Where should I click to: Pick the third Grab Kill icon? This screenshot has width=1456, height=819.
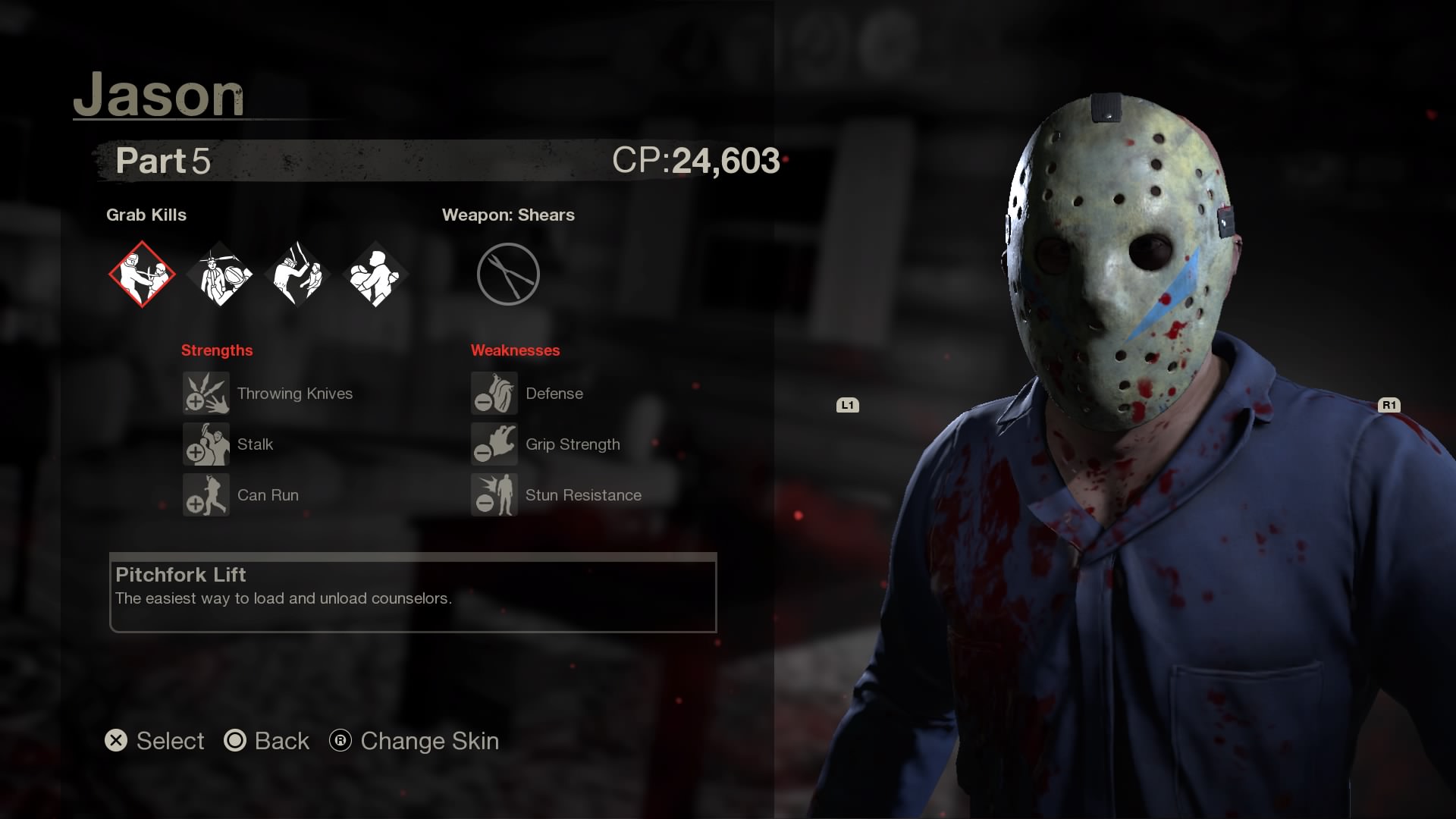(x=297, y=275)
